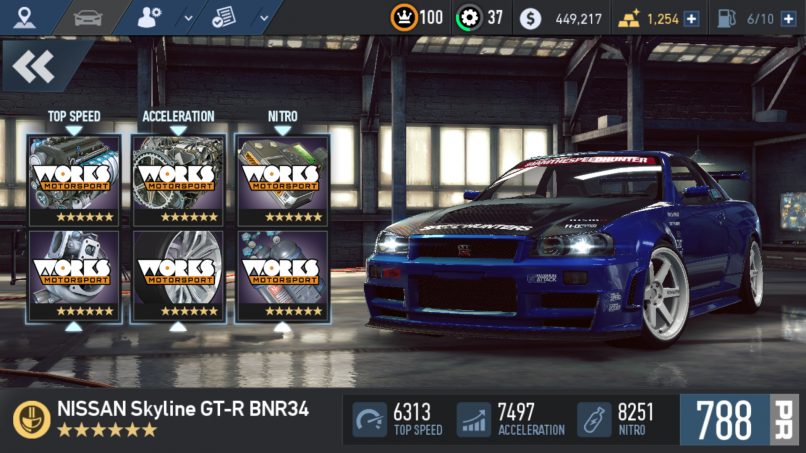Choose the nitro bottle upgrade part
The width and height of the screenshot is (806, 453).
click(x=282, y=275)
